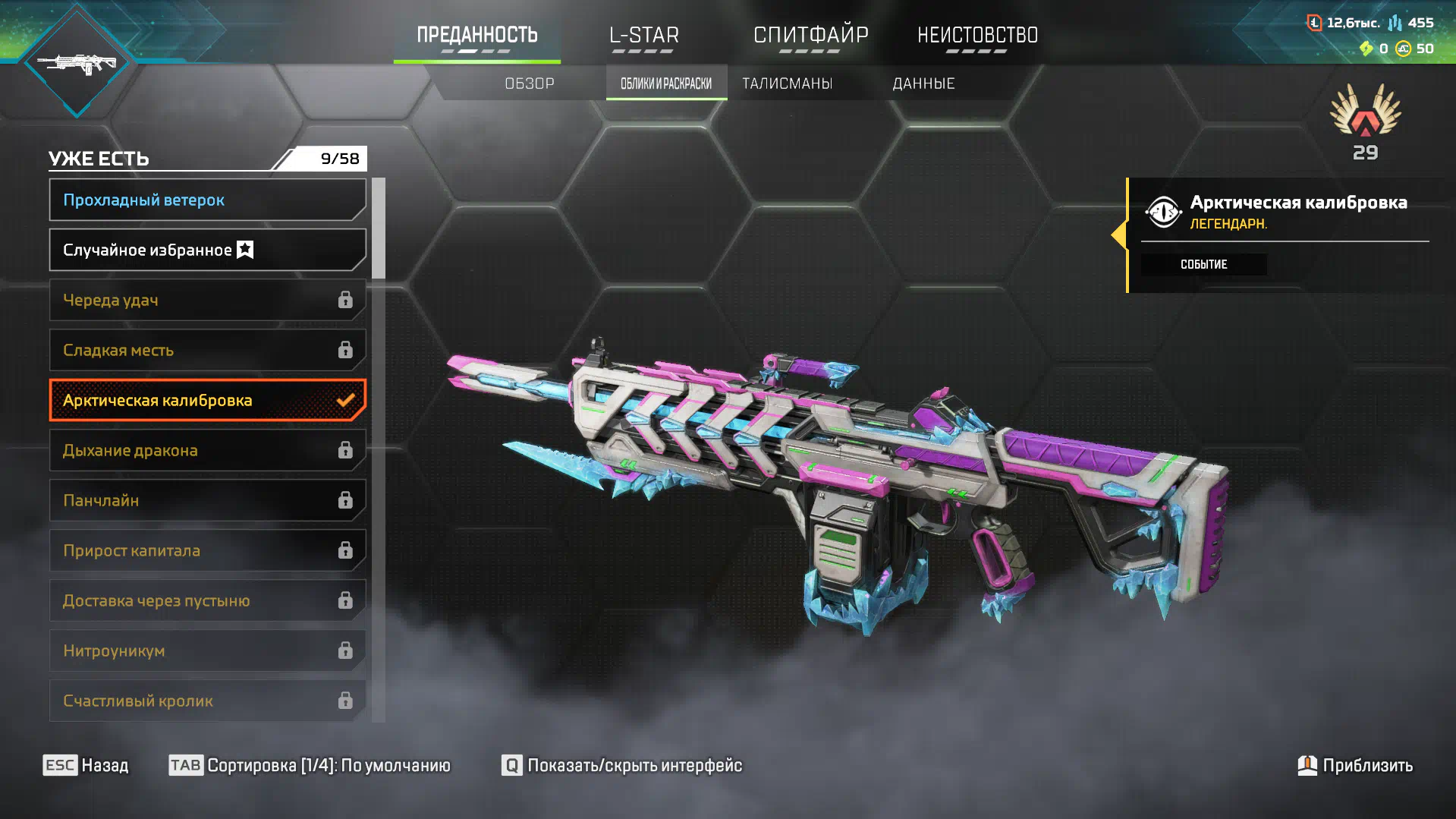Select the Панчлайн skin row
The width and height of the screenshot is (1456, 819).
(207, 501)
